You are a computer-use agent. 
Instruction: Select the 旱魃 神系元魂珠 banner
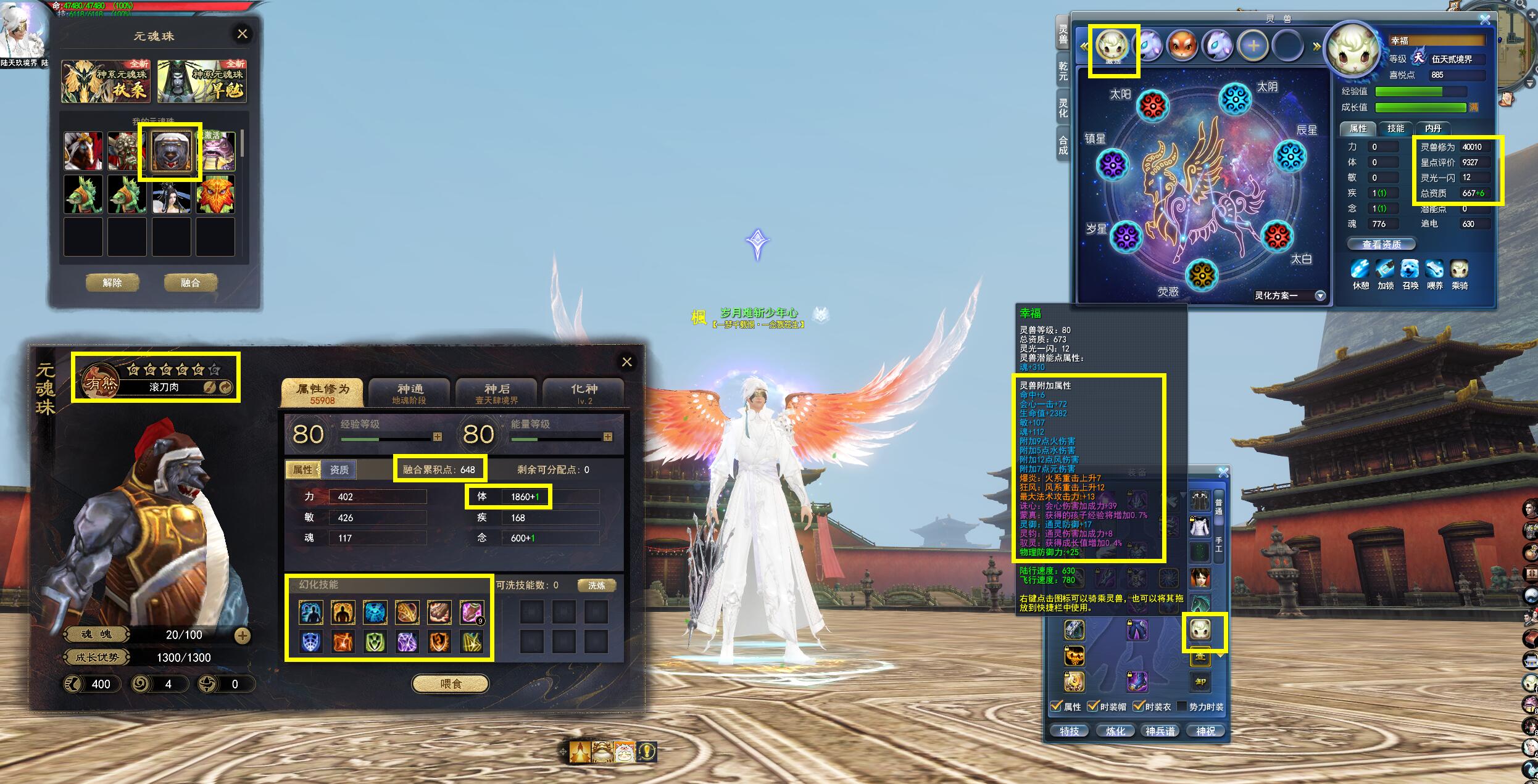(202, 81)
